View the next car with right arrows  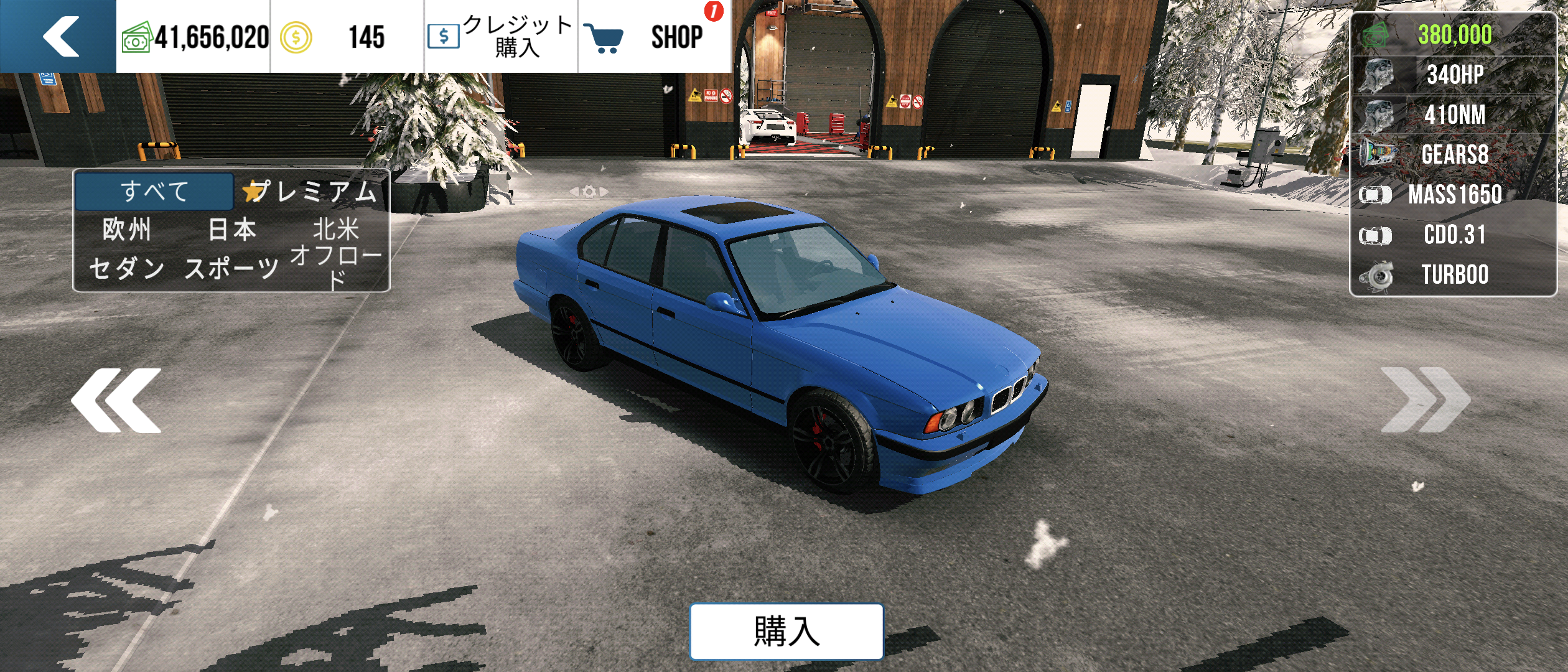point(1425,400)
